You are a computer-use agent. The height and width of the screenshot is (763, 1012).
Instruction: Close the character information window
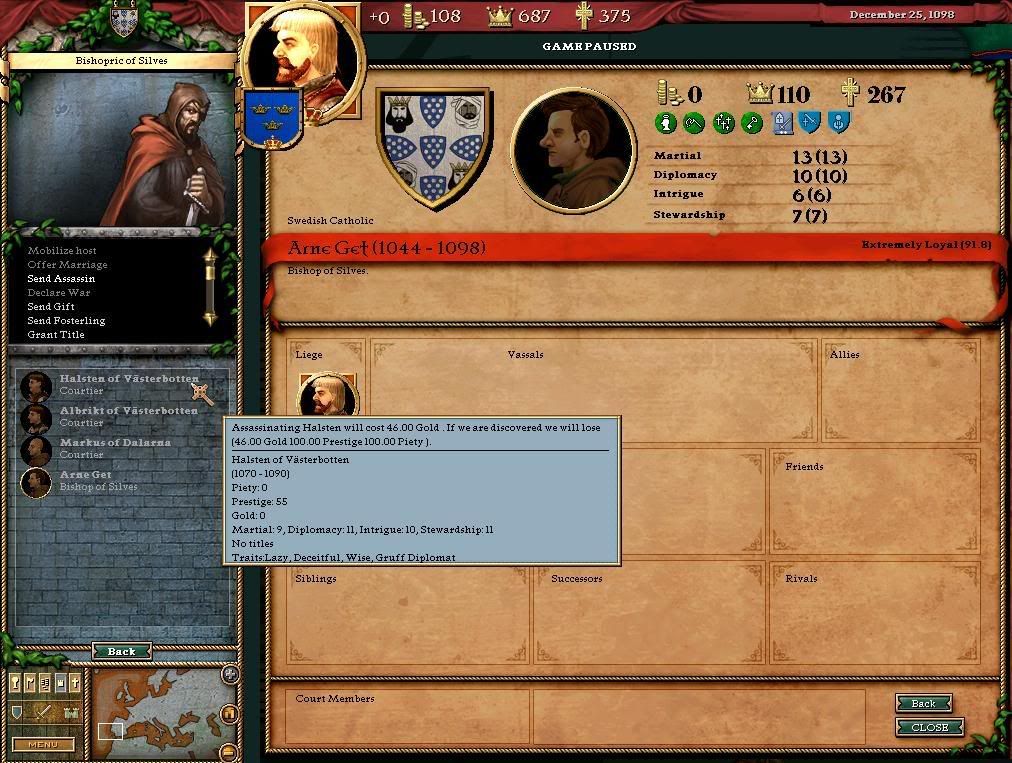coord(929,727)
